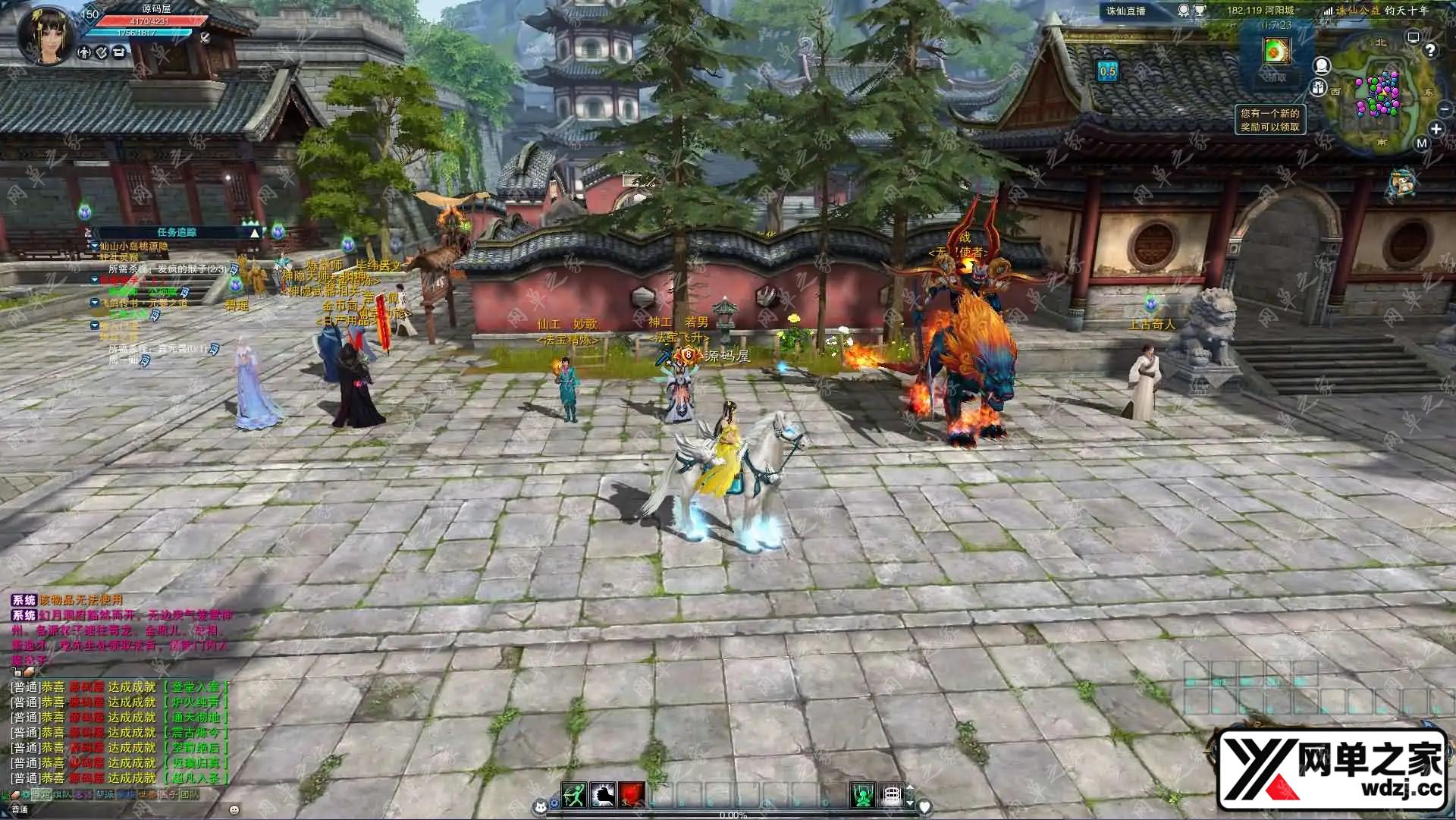The height and width of the screenshot is (820, 1456).
Task: Select the 仙山小岛桃源隐 quest entry
Action: [133, 247]
